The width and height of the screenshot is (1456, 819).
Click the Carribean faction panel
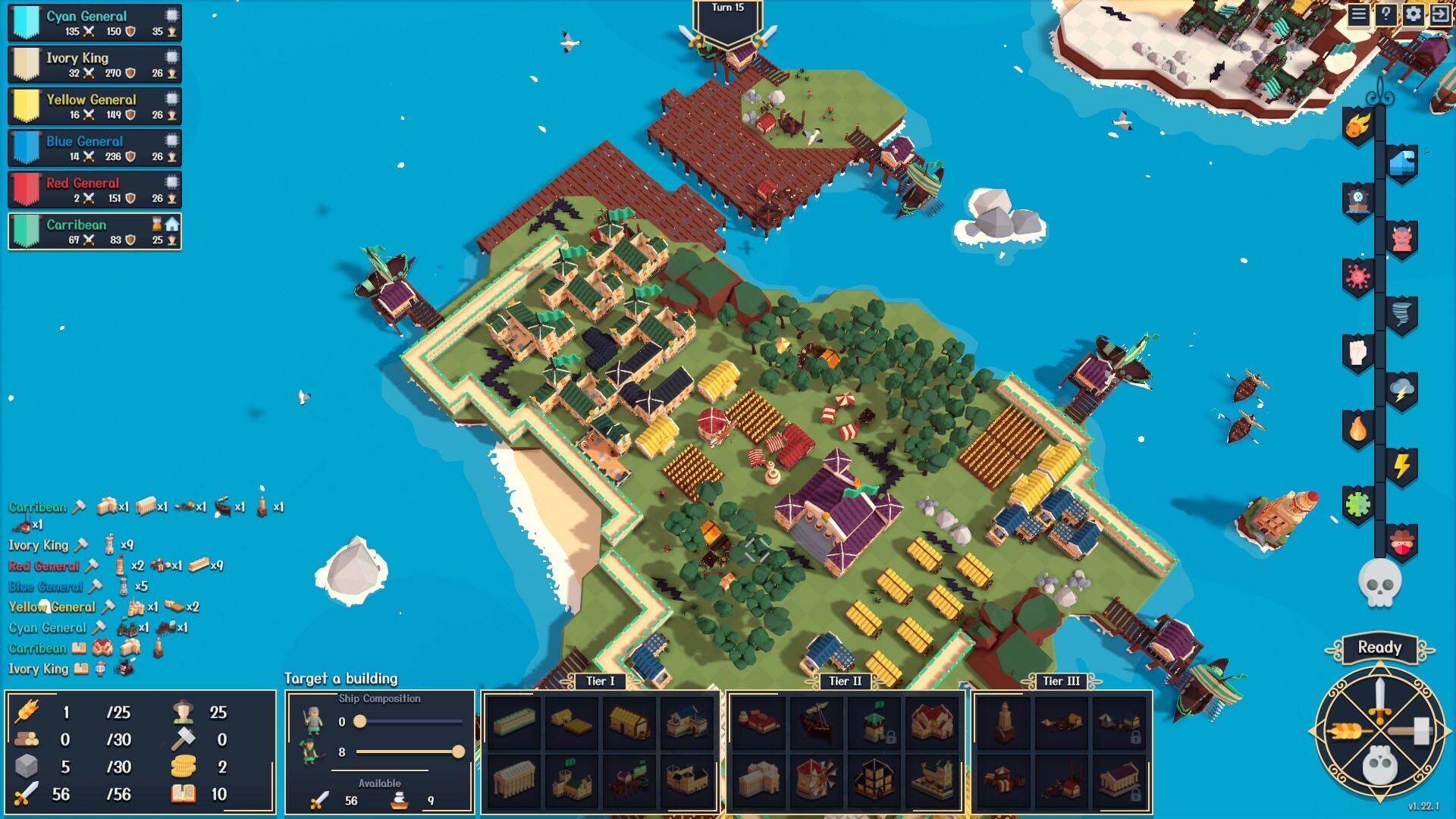point(93,231)
